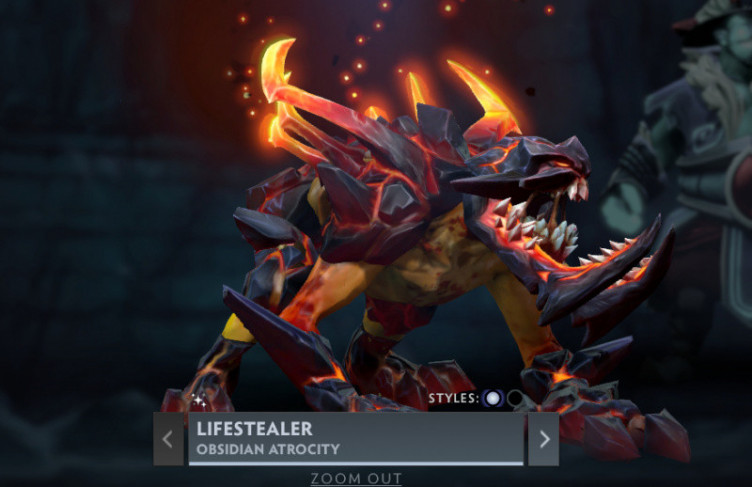Viewport: 752px width, 487px height.
Task: Advance to the next item with right arrow
Action: pos(543,439)
